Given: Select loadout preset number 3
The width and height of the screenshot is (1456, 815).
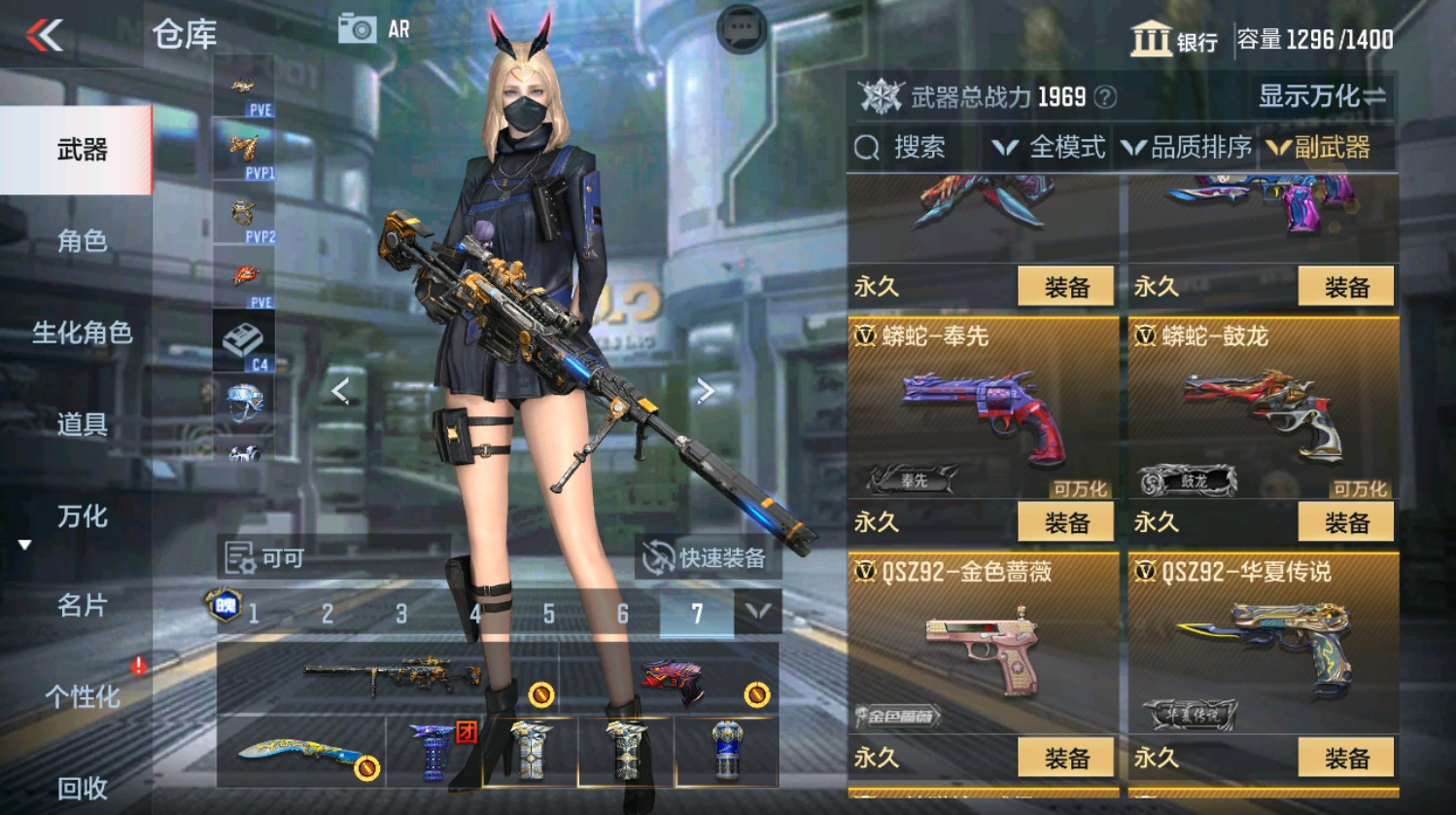Looking at the screenshot, I should point(400,615).
